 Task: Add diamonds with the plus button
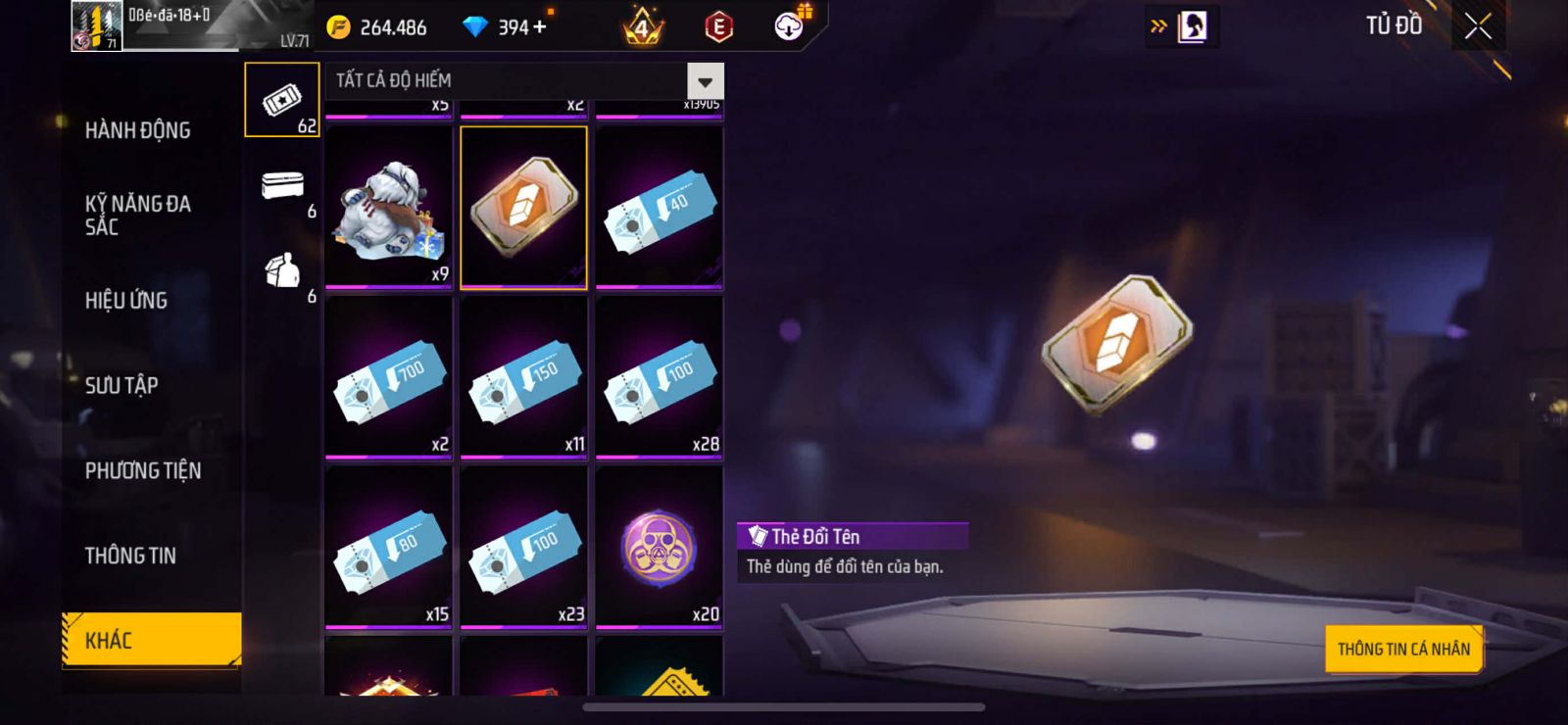point(539,27)
